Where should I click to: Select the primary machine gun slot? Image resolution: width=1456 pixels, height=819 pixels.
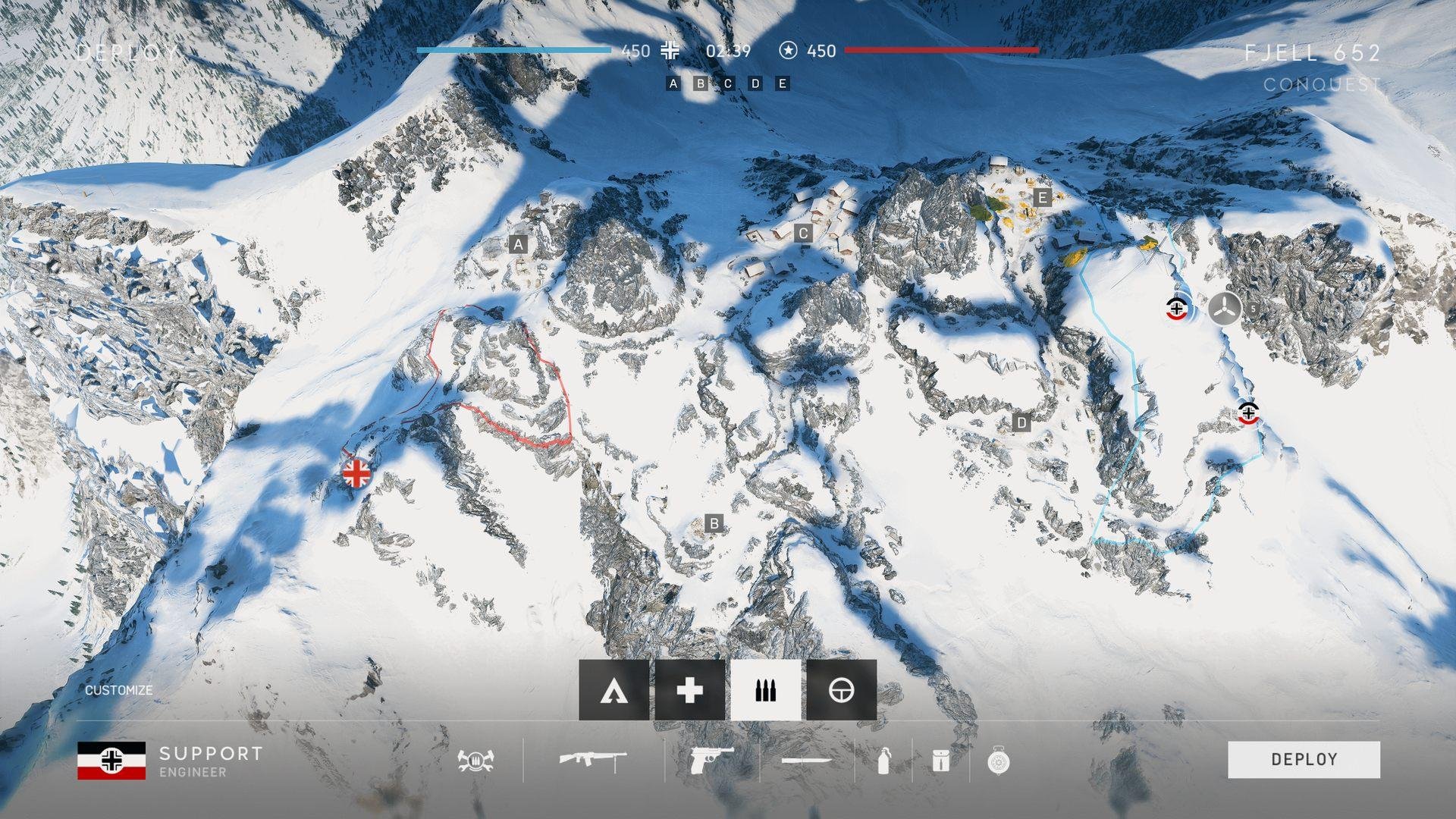pos(593,760)
